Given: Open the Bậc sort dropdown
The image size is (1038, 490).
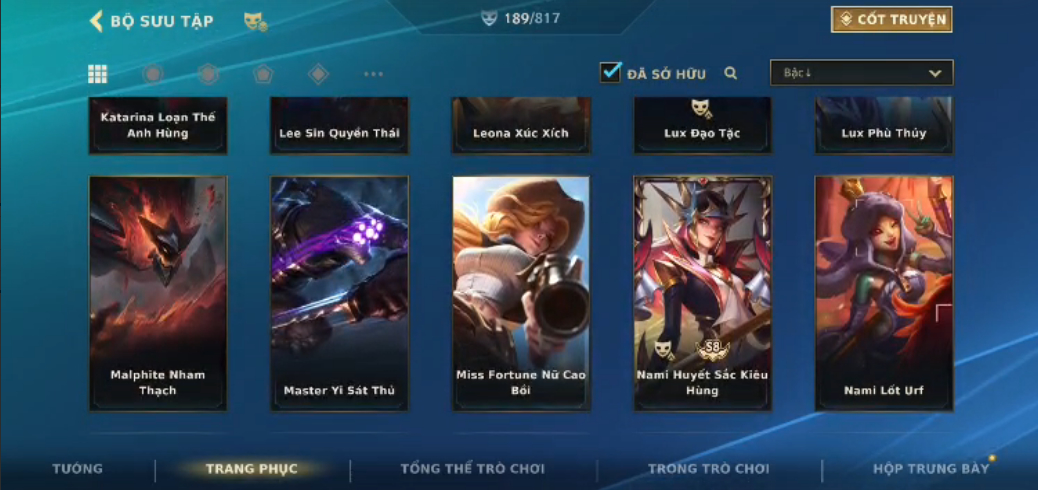Looking at the screenshot, I should tap(861, 73).
